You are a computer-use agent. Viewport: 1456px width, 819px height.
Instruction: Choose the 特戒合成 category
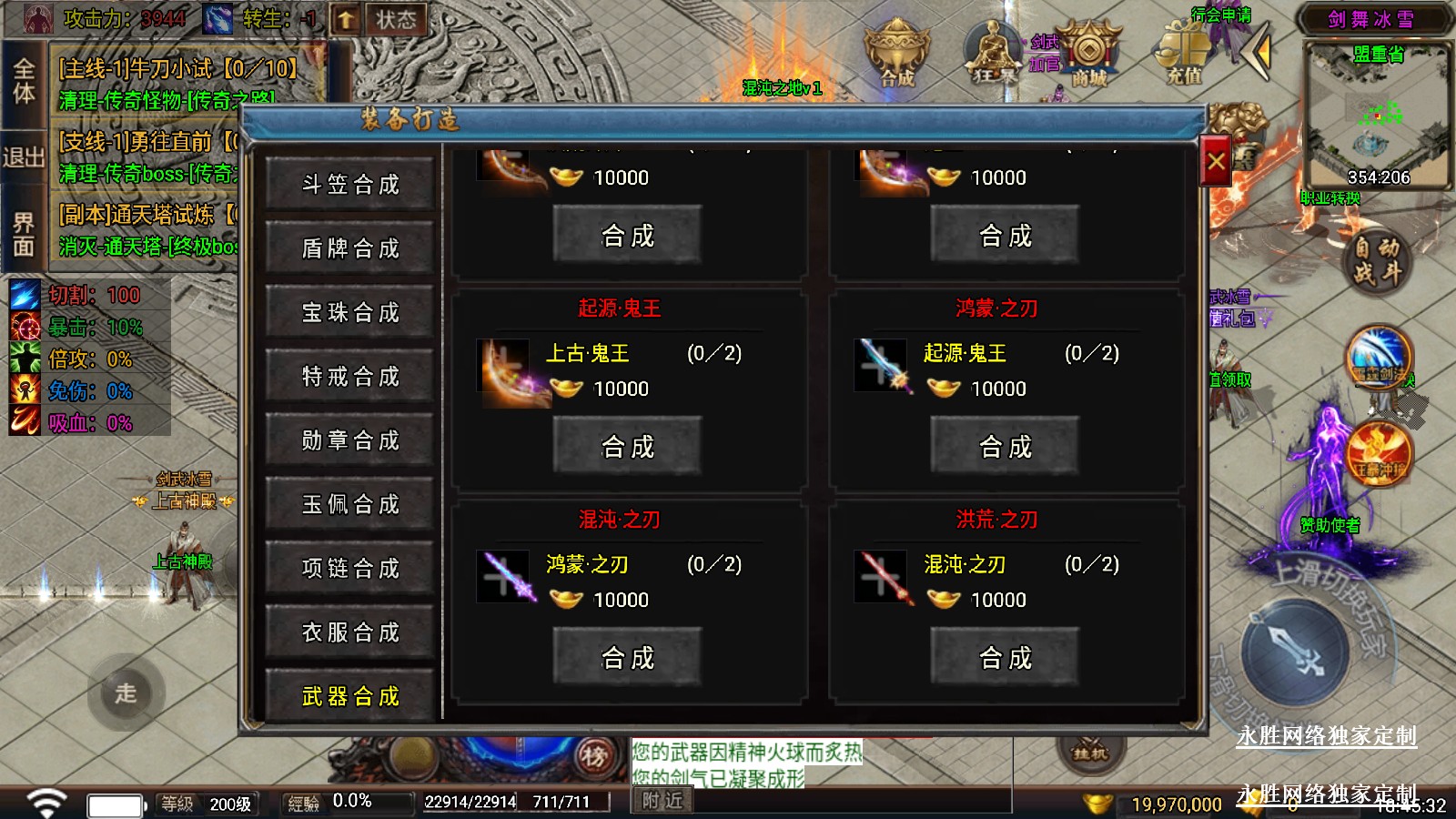tap(350, 377)
